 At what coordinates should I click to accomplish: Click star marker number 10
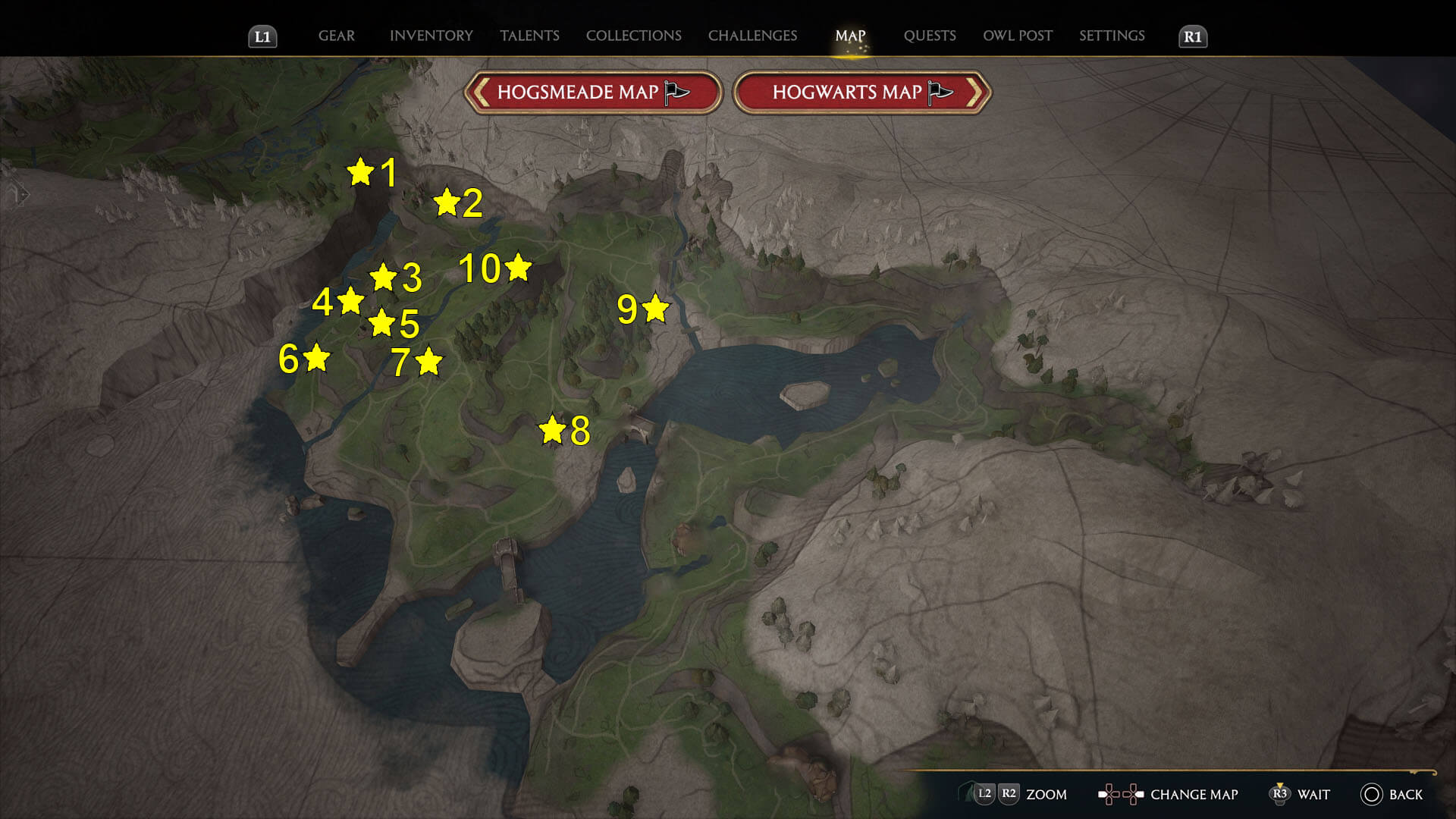[519, 268]
